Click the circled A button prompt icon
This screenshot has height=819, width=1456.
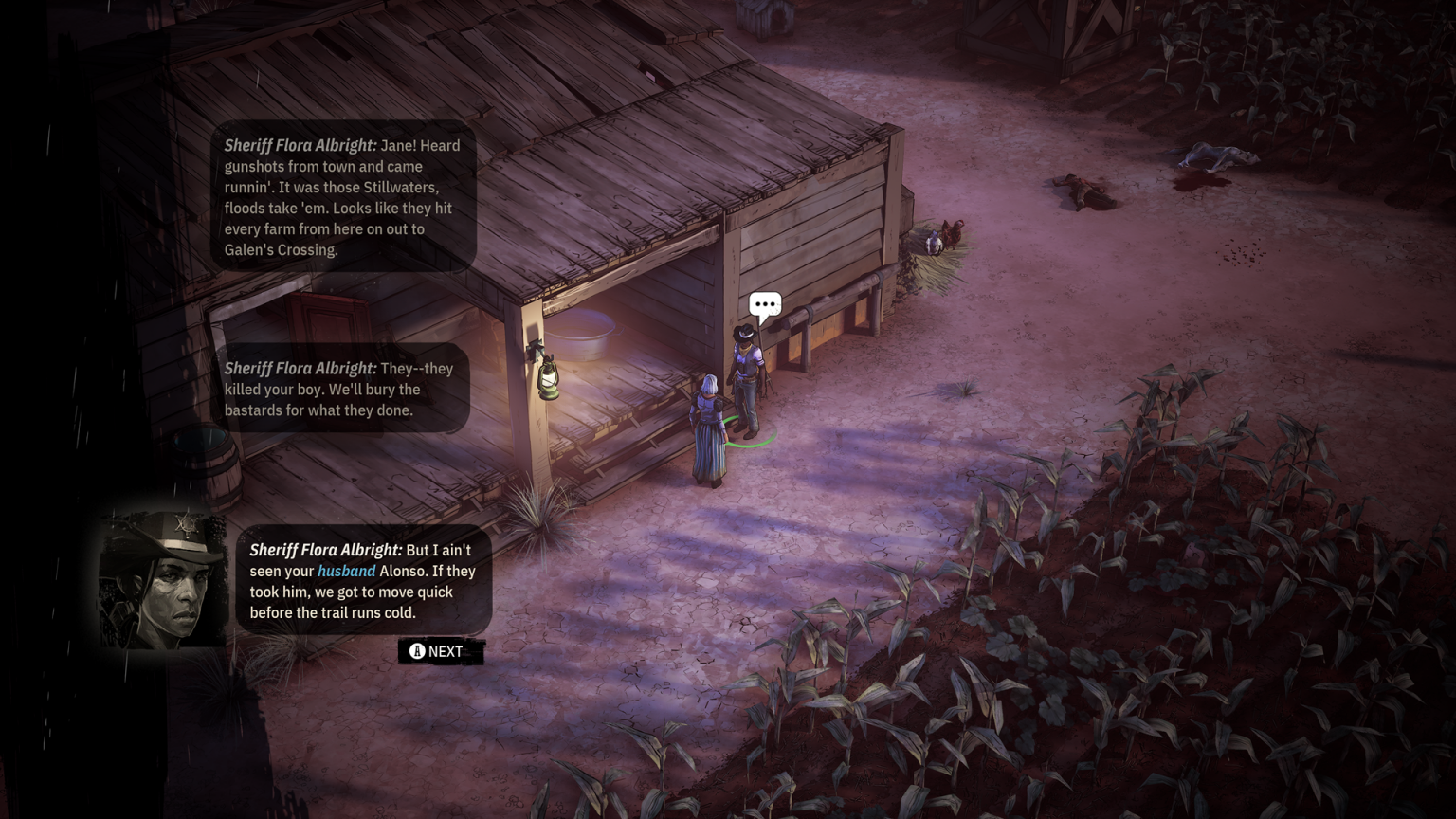(415, 651)
